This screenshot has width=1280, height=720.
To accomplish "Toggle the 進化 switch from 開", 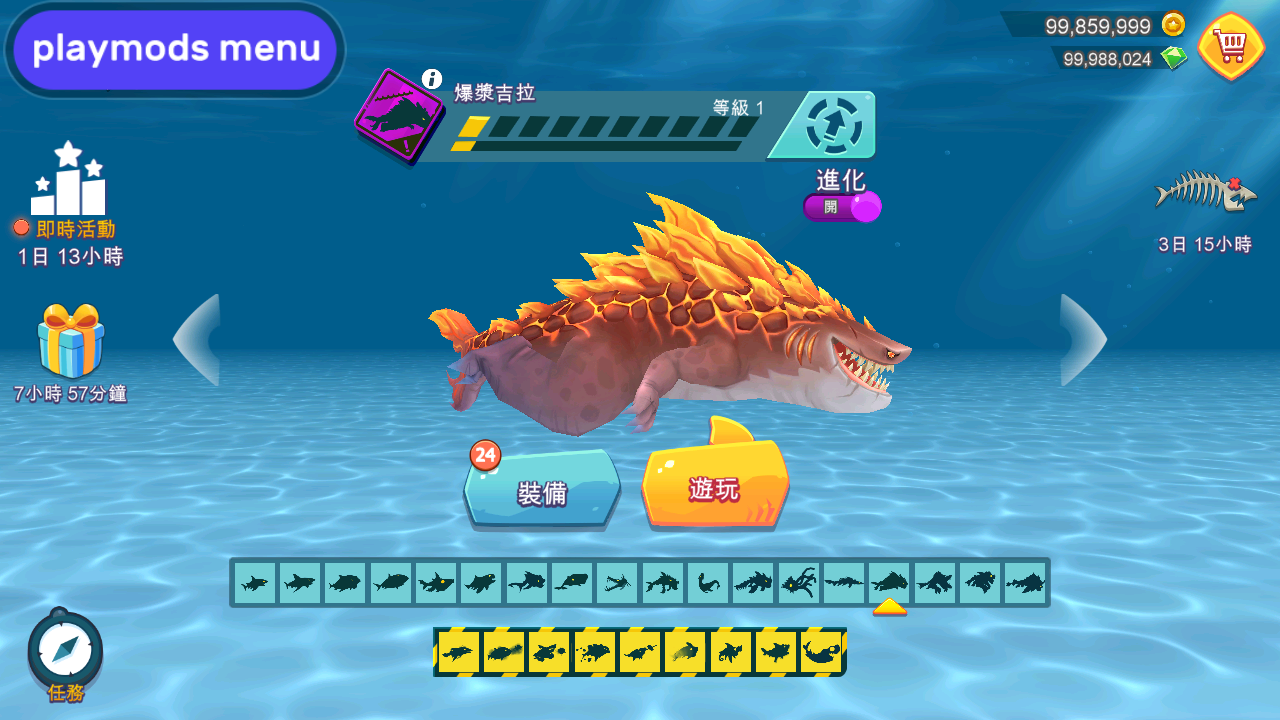I will [842, 207].
